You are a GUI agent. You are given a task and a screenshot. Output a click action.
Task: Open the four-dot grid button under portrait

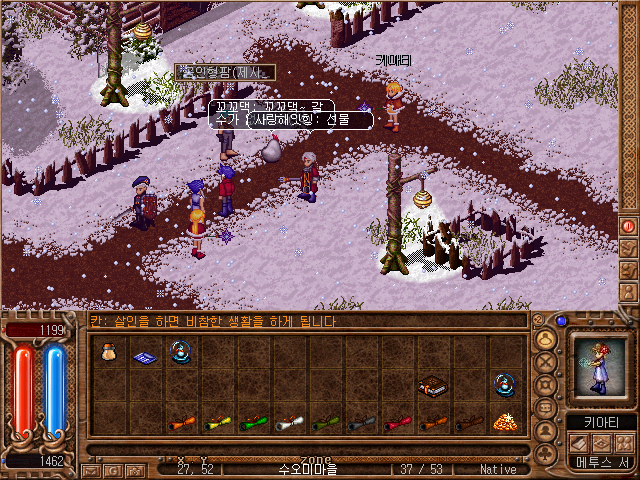[624, 441]
